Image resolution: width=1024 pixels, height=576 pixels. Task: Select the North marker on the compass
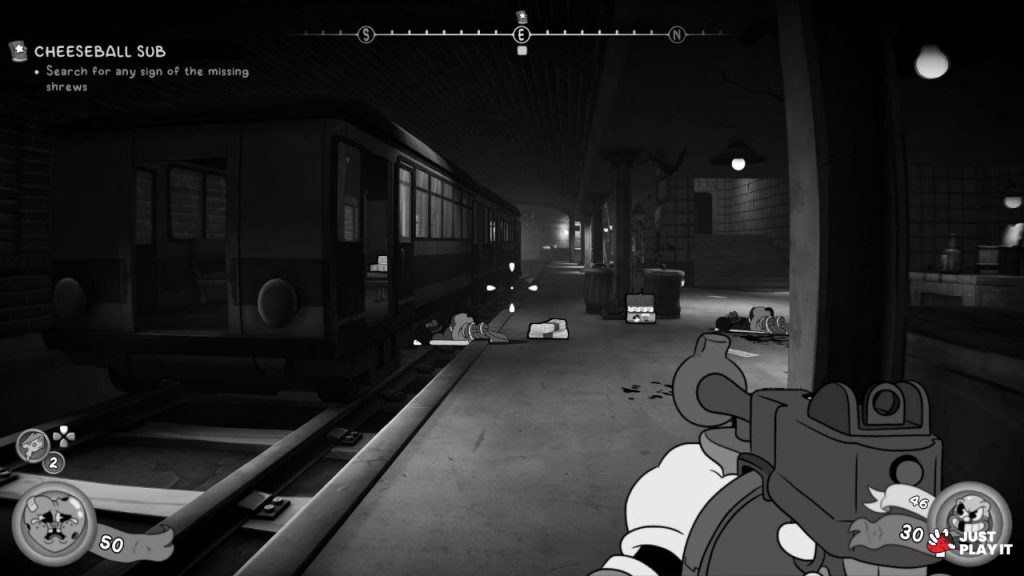(x=677, y=34)
